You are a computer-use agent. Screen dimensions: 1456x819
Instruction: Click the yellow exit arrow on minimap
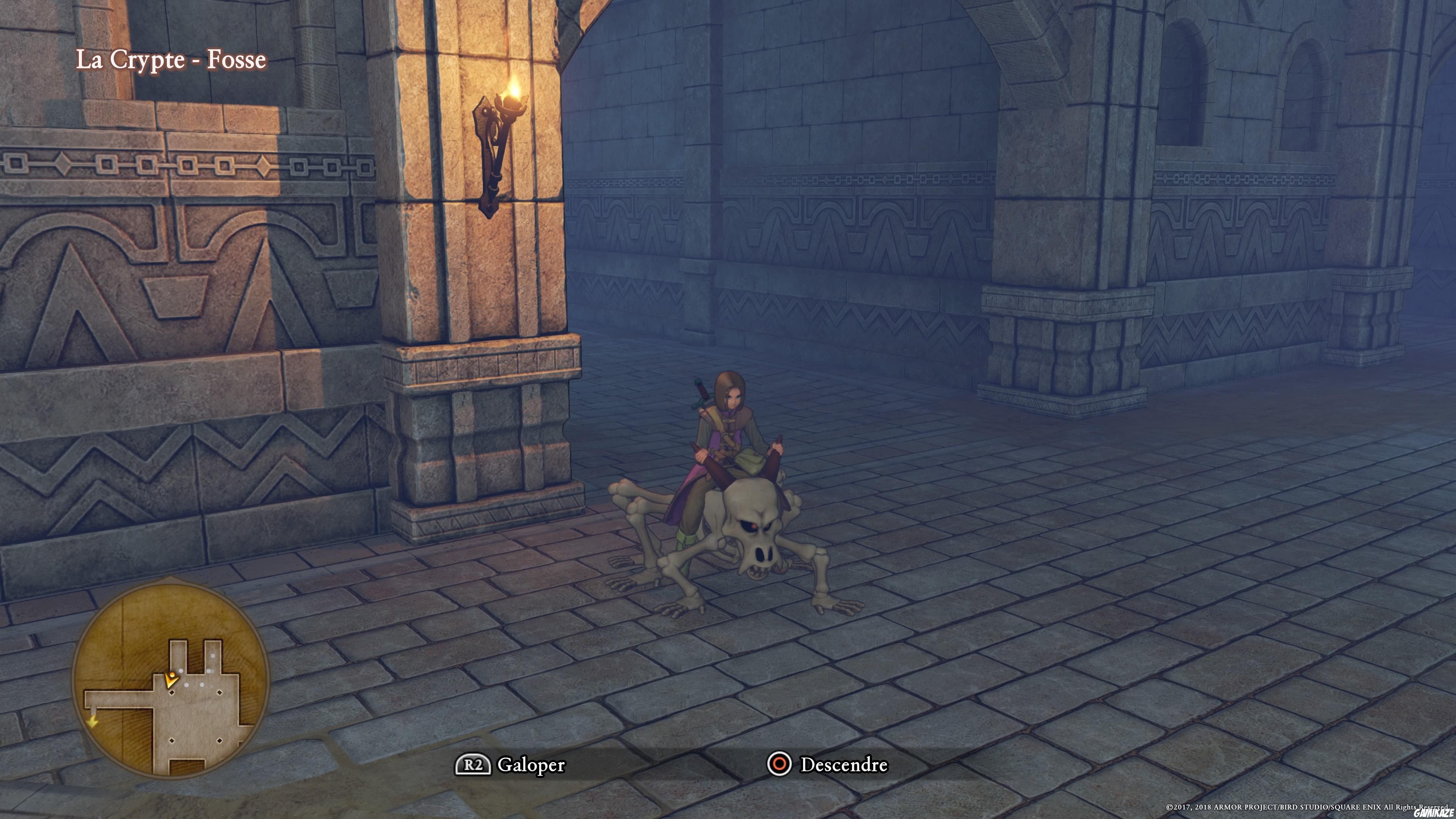93,722
